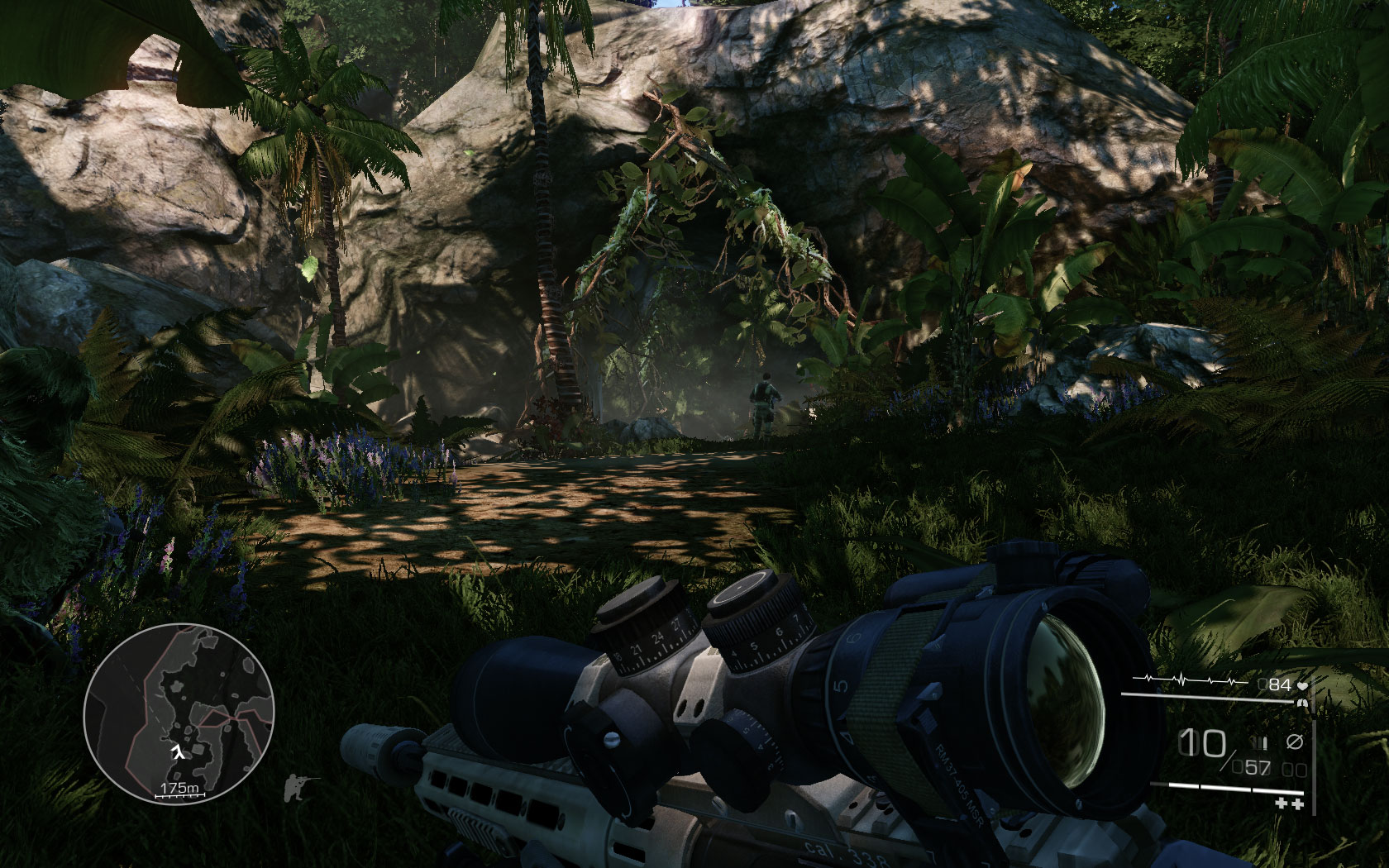The width and height of the screenshot is (1389, 868).
Task: Click the 00 grenade counter
Action: (1292, 769)
